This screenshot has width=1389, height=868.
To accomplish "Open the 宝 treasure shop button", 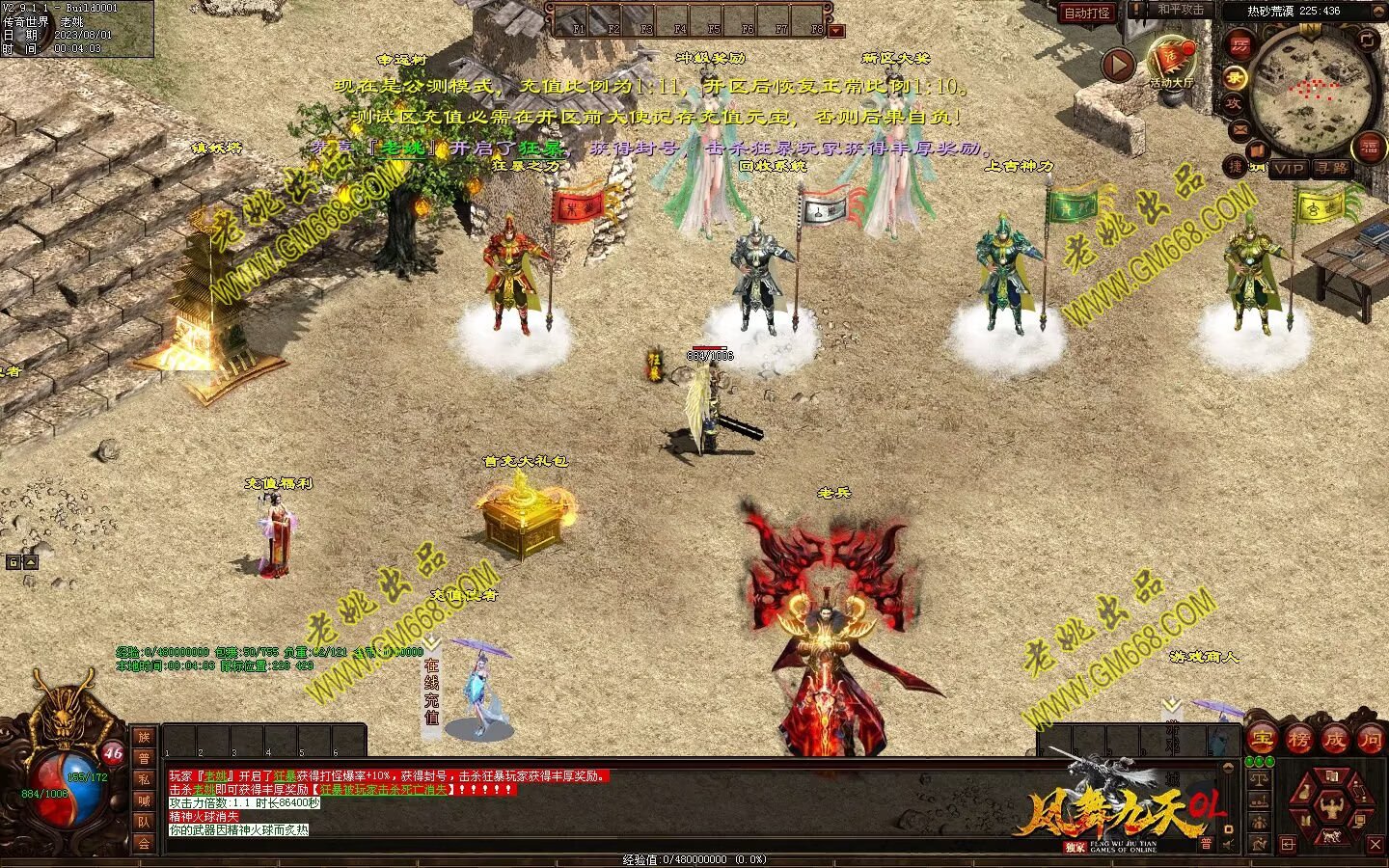I will (1263, 740).
